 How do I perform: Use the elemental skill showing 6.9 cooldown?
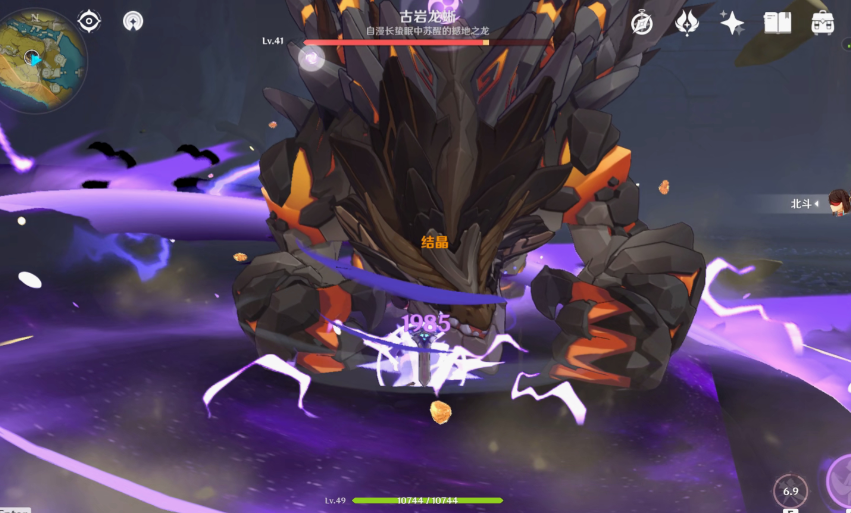(x=790, y=490)
